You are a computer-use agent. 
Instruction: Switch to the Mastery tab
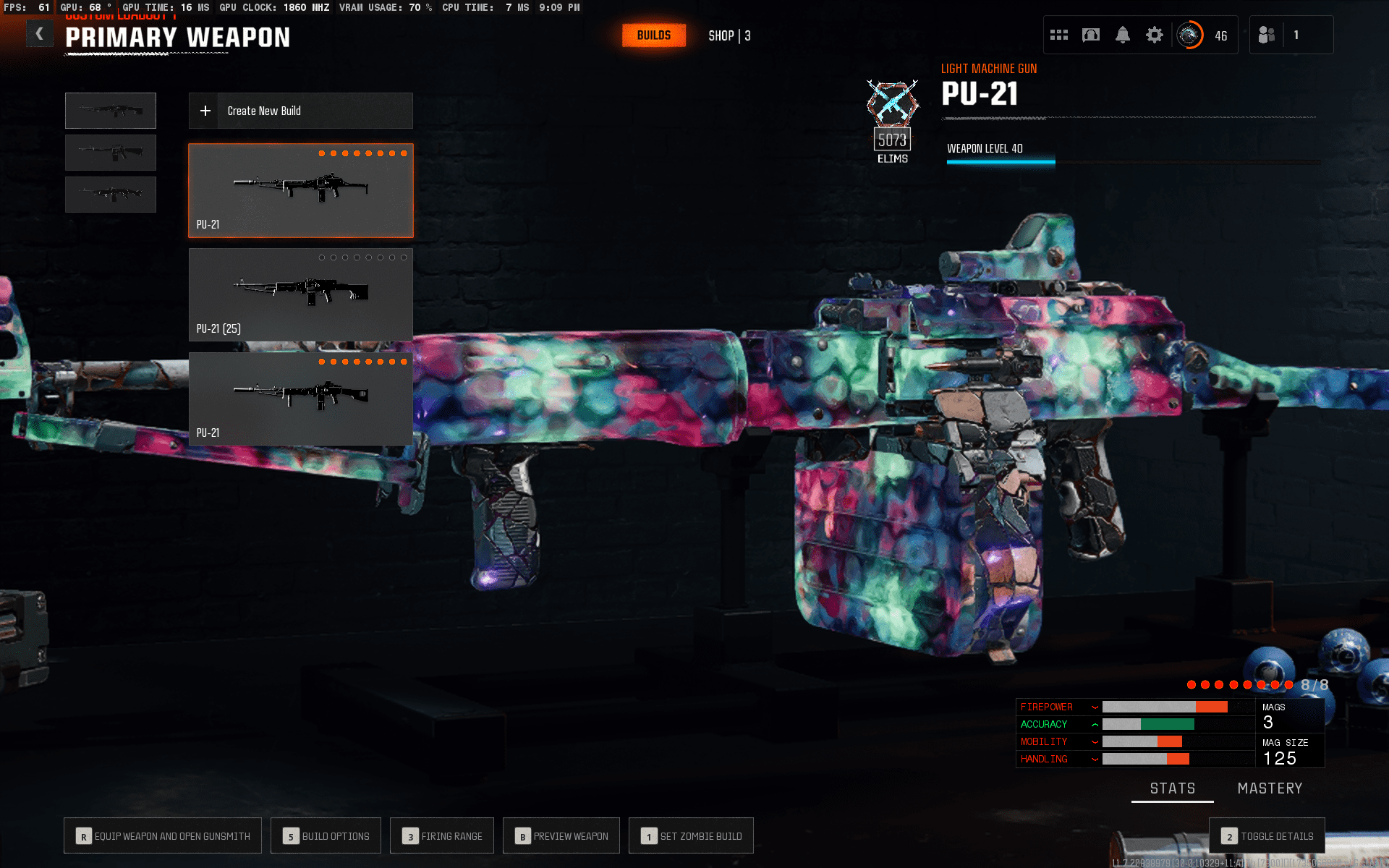coord(1270,788)
